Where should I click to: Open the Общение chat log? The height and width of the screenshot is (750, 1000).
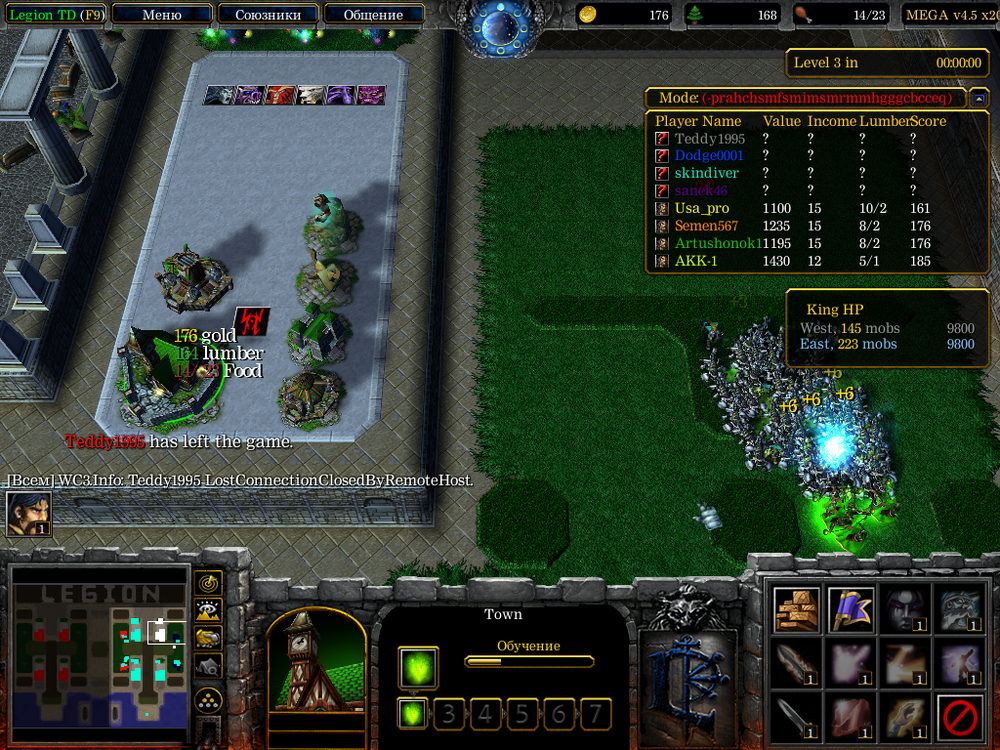coord(373,15)
